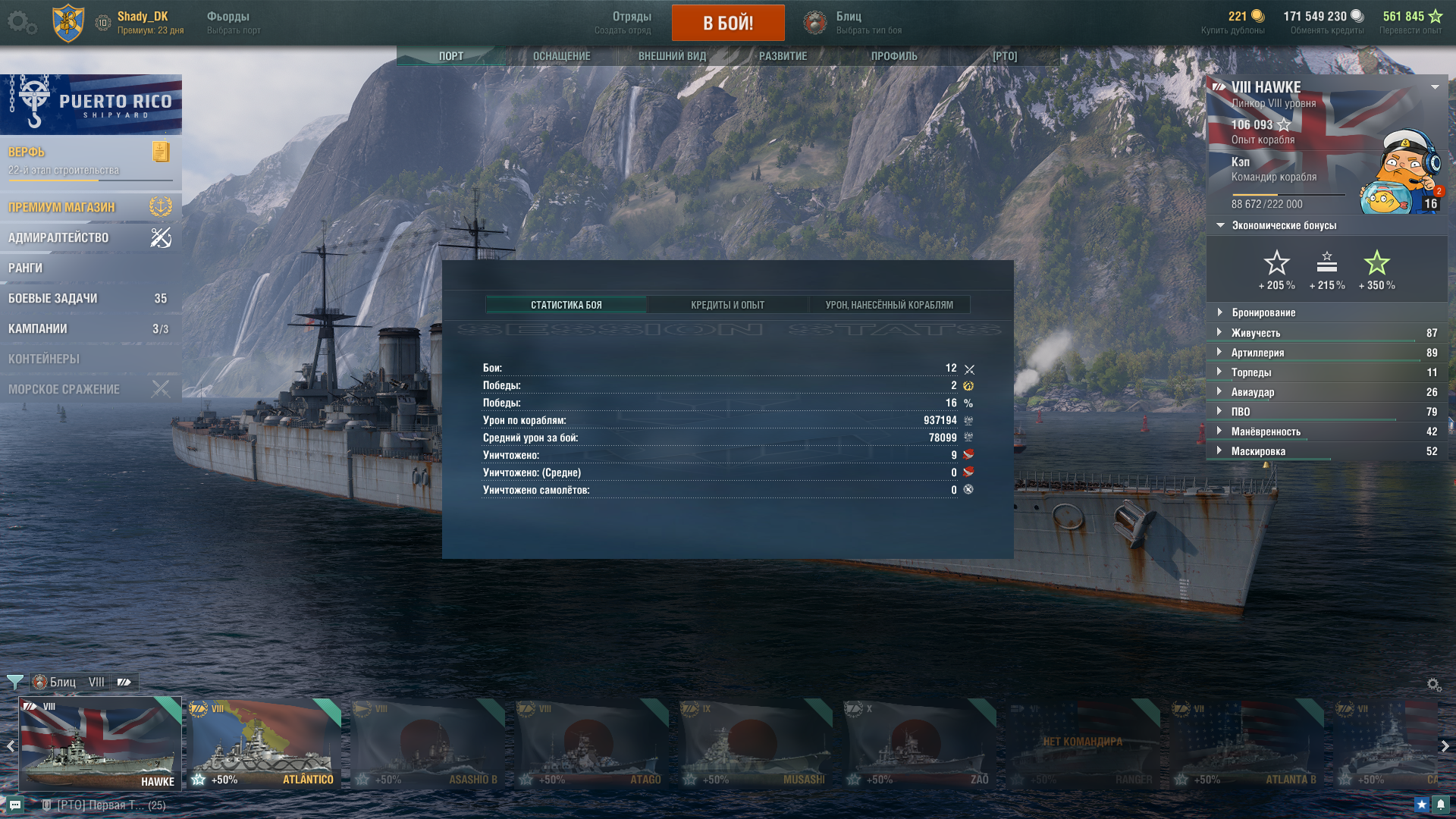Expand the Артиллерия parameters row
1456x819 pixels.
click(x=1257, y=353)
